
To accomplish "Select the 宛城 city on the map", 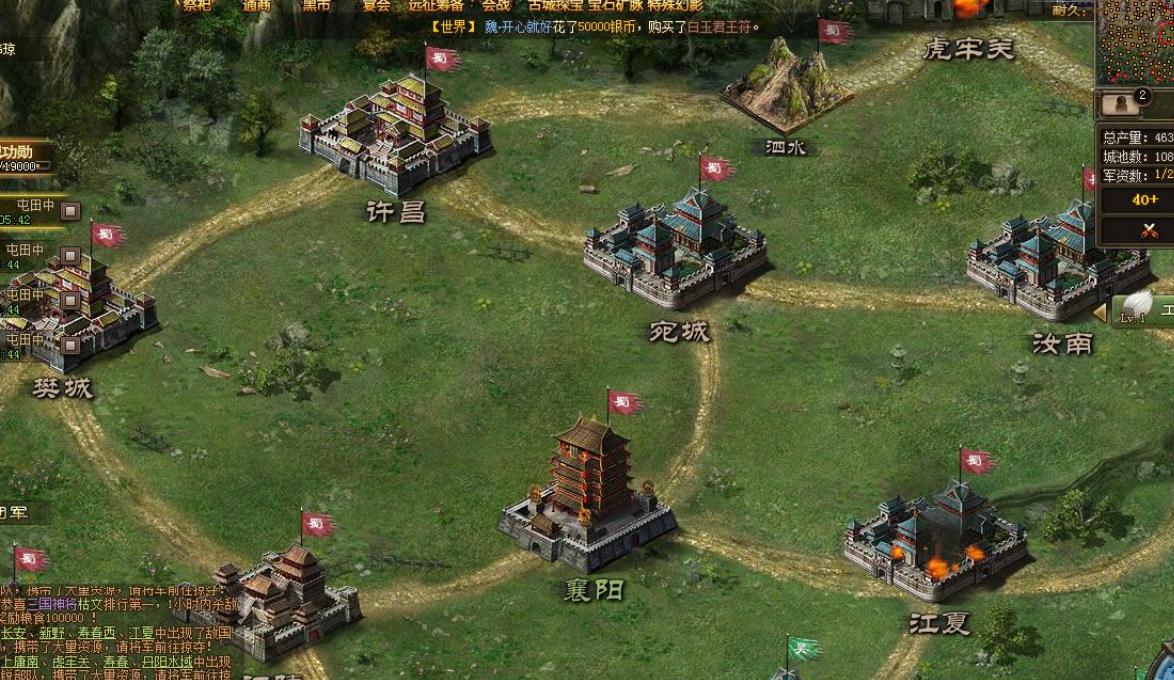I will click(x=675, y=250).
